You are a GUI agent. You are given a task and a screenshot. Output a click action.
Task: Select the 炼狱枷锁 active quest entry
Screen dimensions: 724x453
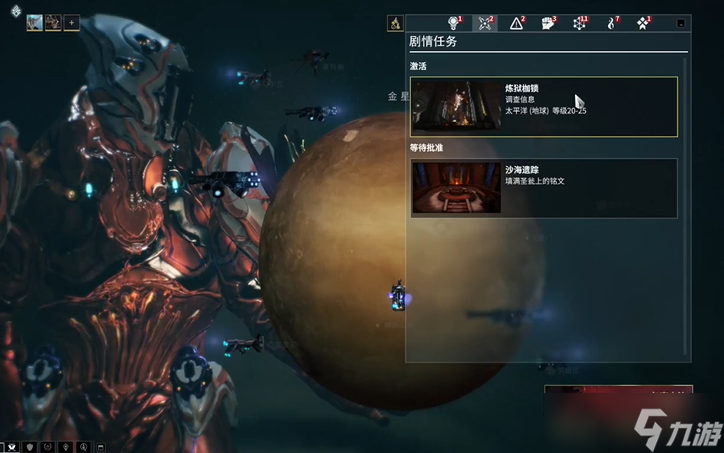pos(544,107)
